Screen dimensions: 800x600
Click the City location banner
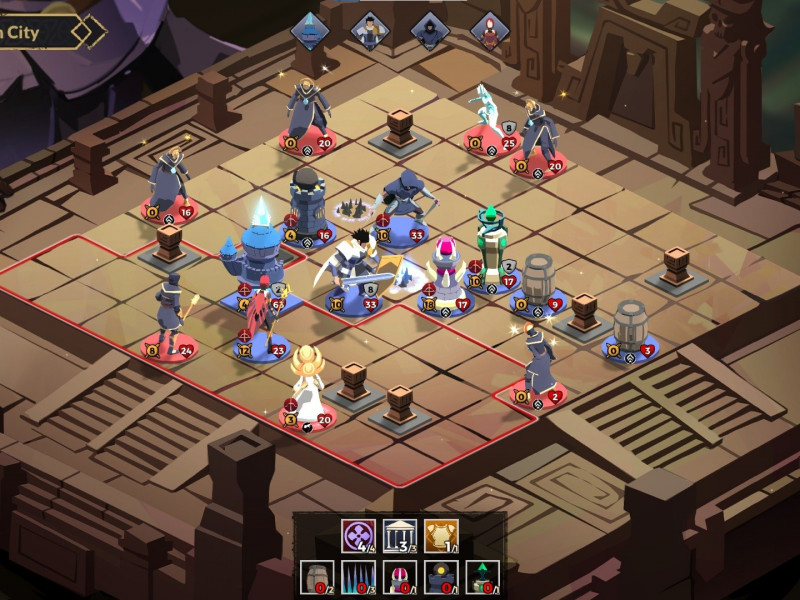pyautogui.click(x=45, y=30)
